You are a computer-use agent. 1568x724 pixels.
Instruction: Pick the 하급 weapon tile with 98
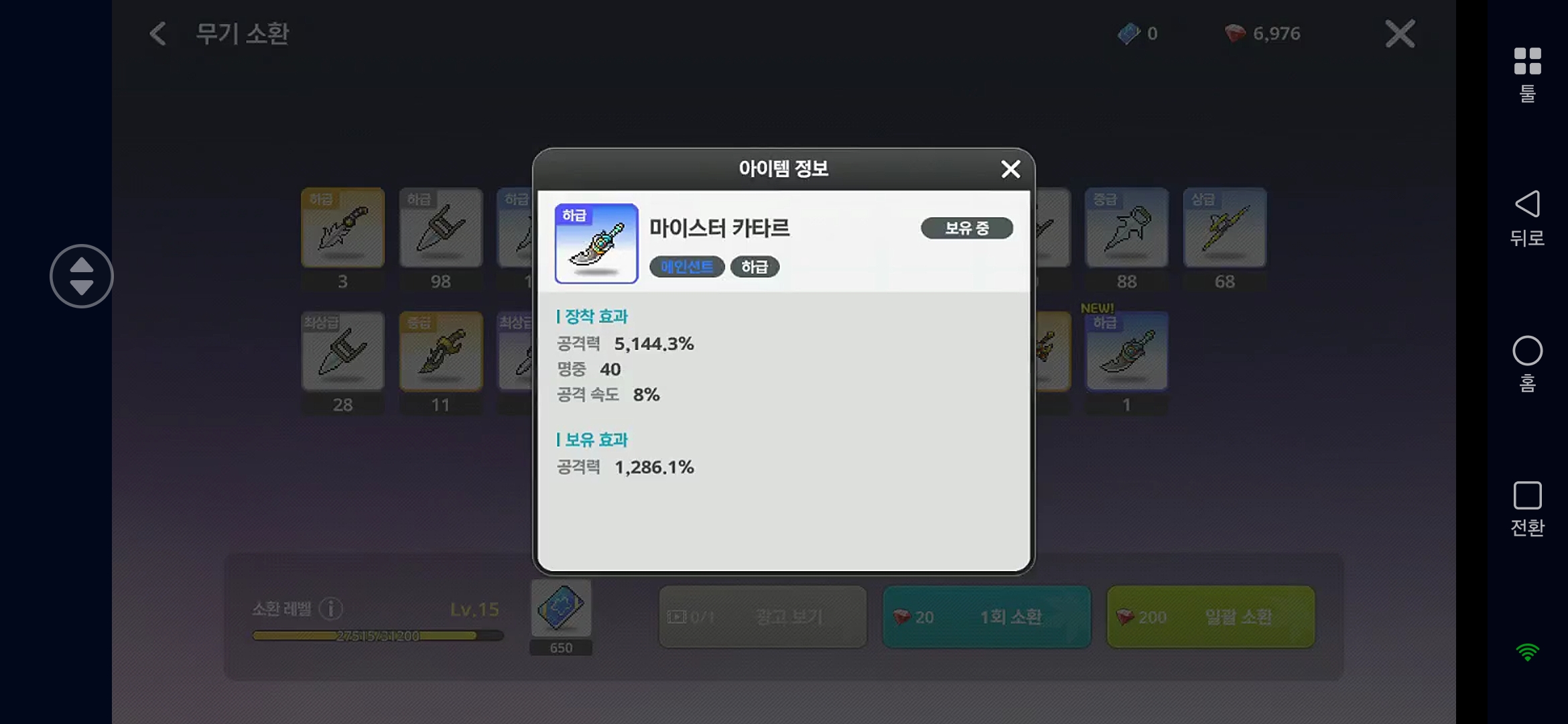point(440,228)
